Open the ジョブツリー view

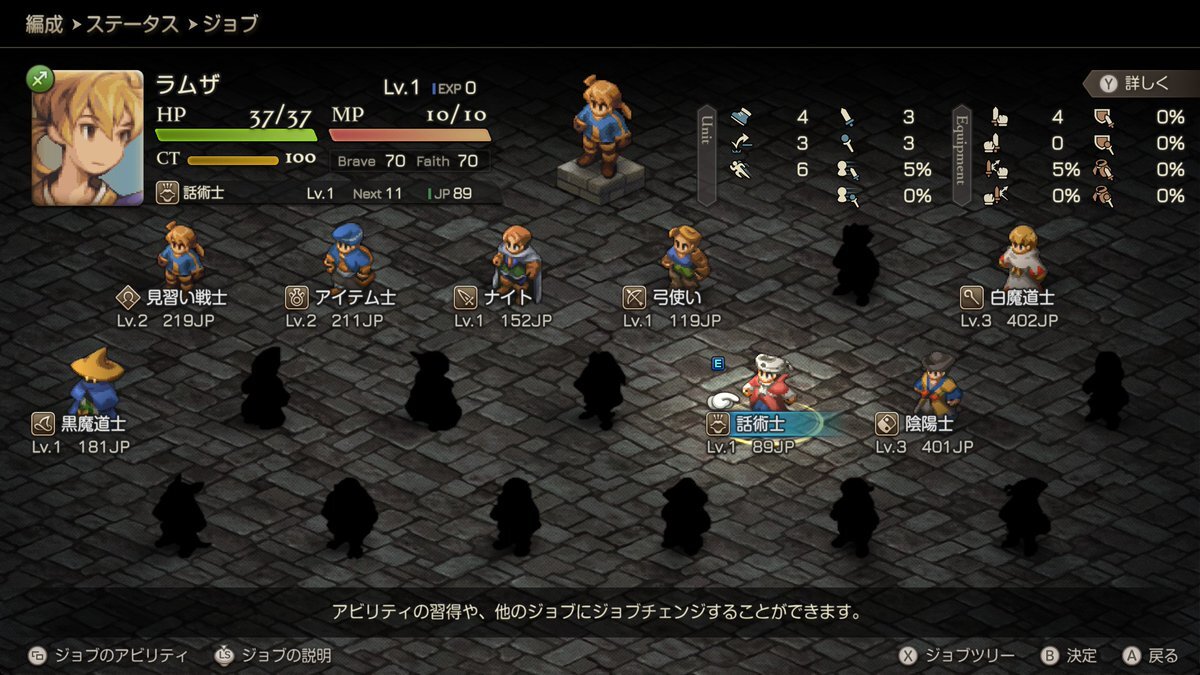pyautogui.click(x=957, y=656)
